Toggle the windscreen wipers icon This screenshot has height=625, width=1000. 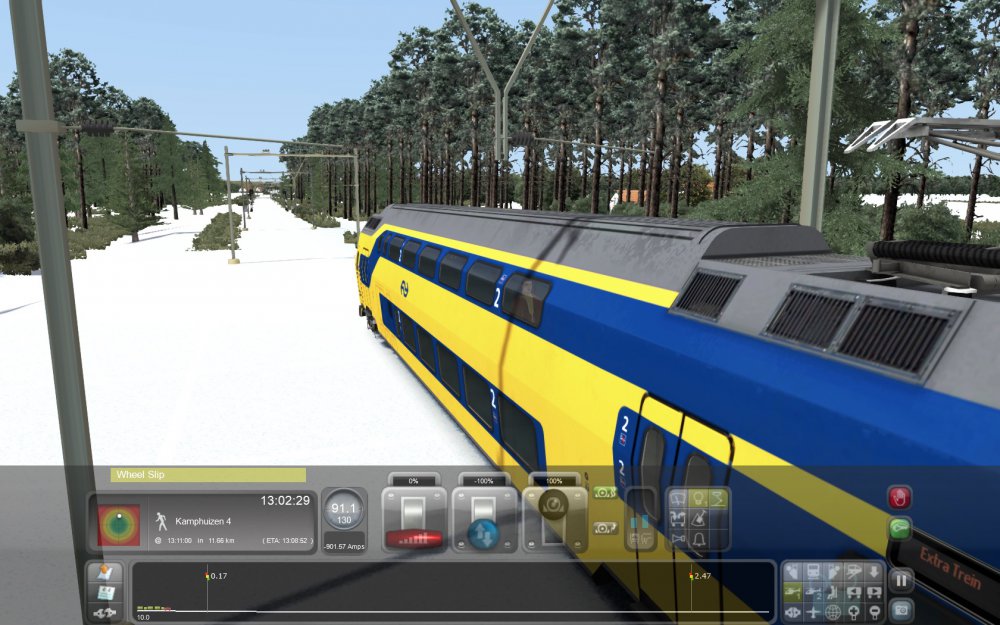click(x=677, y=498)
